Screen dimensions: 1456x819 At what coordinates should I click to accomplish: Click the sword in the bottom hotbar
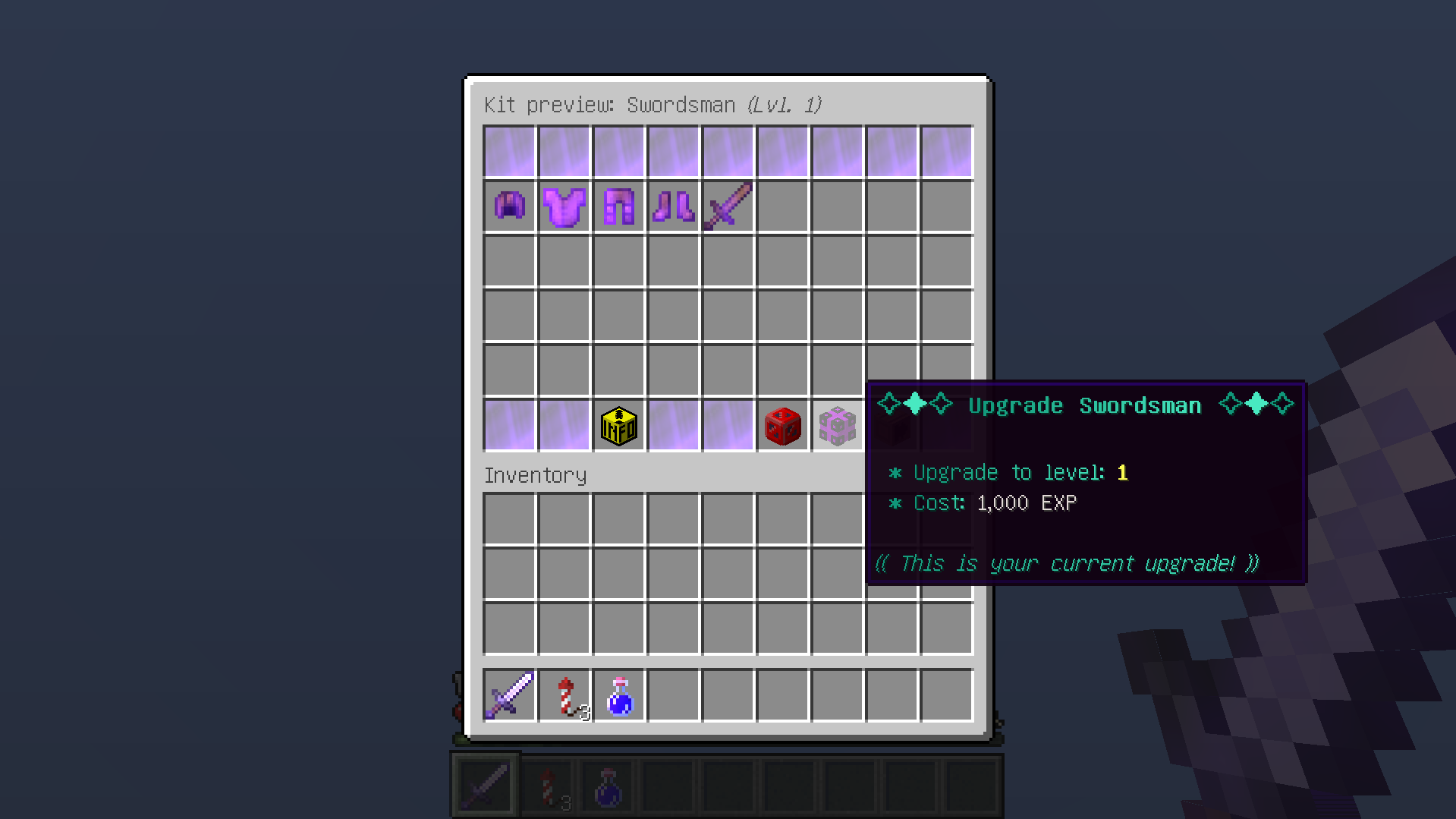(x=486, y=784)
